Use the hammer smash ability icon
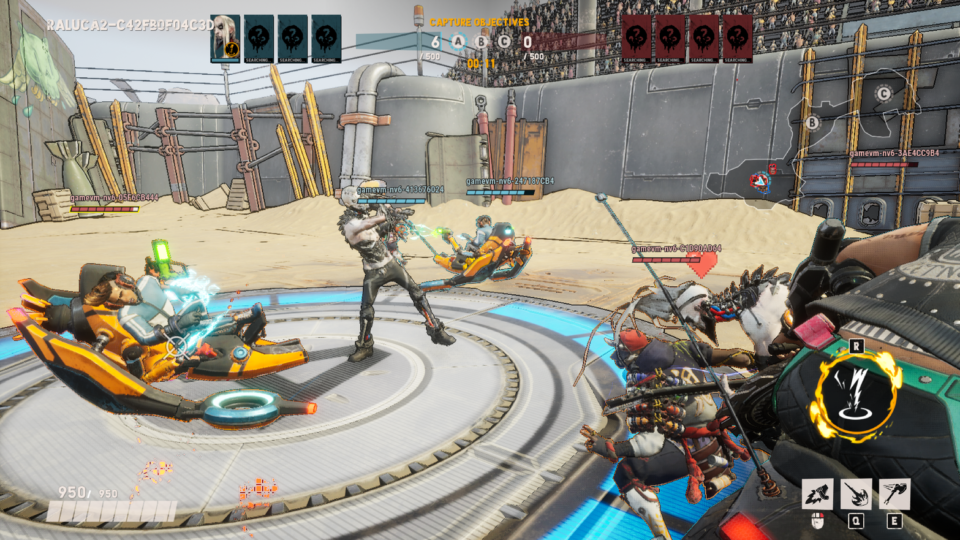960x540 pixels. pos(817,493)
